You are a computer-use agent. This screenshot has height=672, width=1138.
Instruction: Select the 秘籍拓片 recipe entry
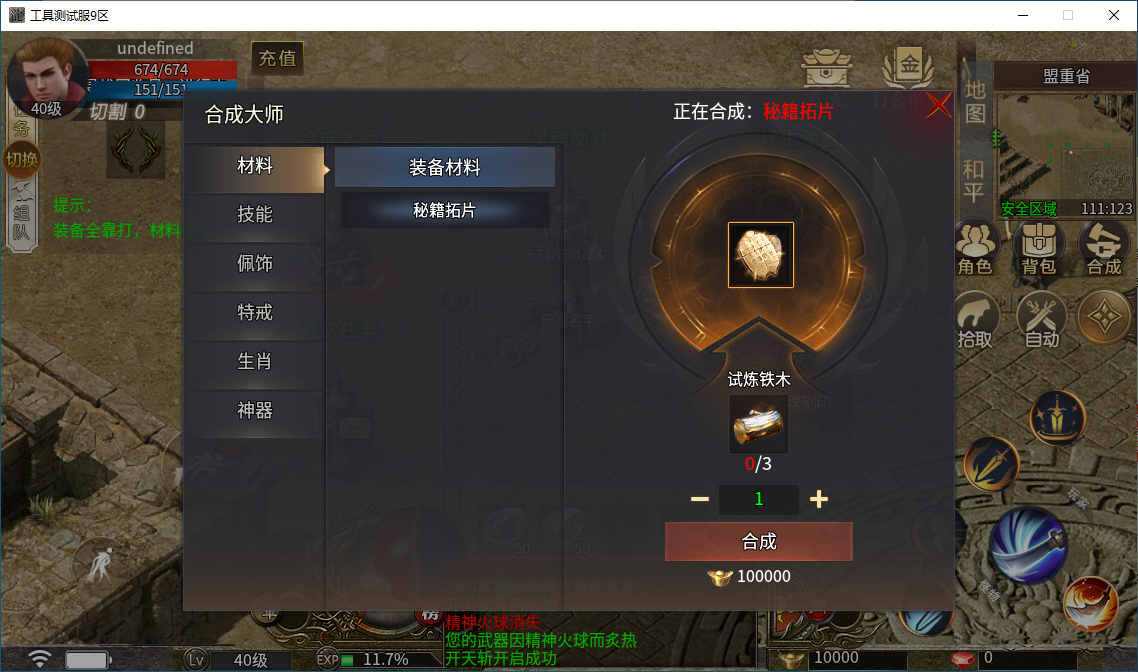(x=444, y=211)
